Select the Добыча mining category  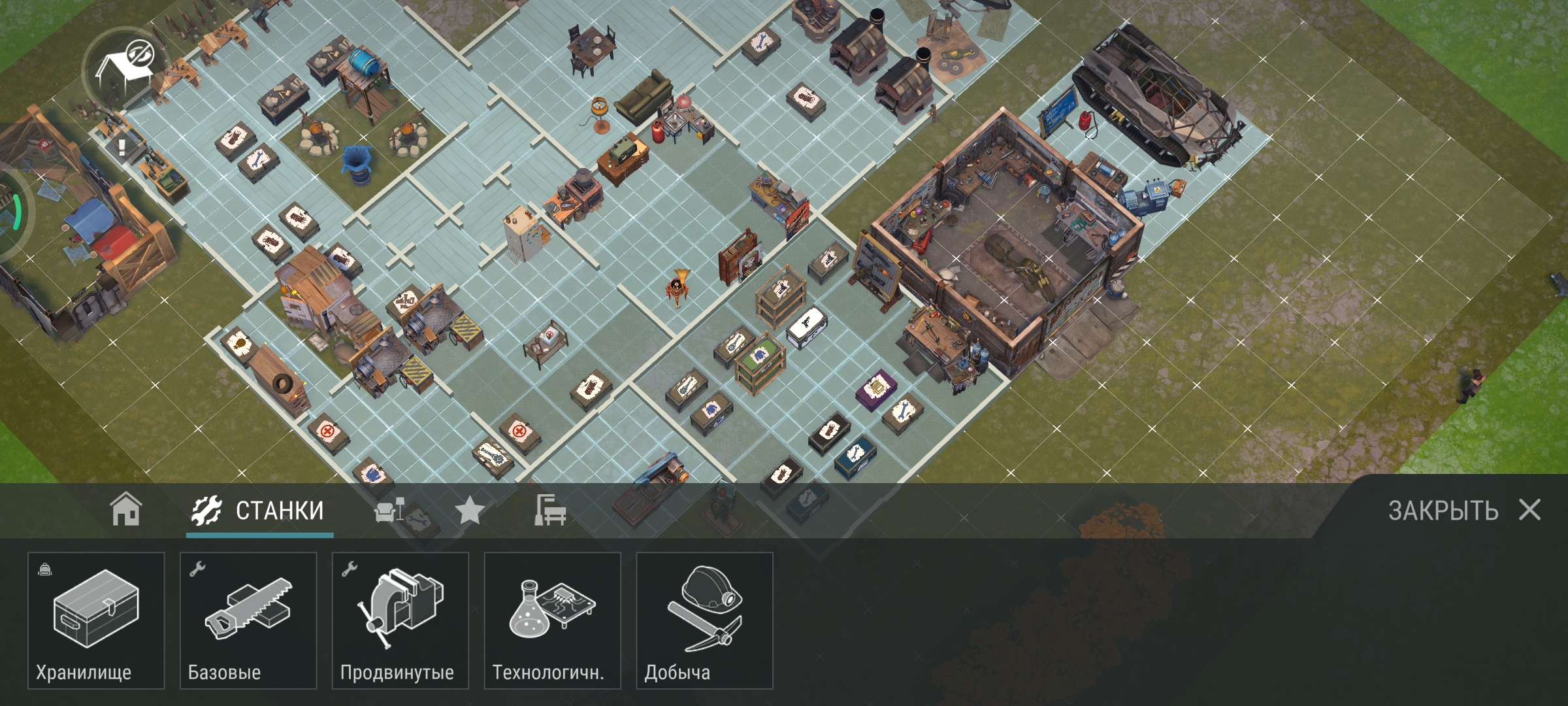[705, 620]
